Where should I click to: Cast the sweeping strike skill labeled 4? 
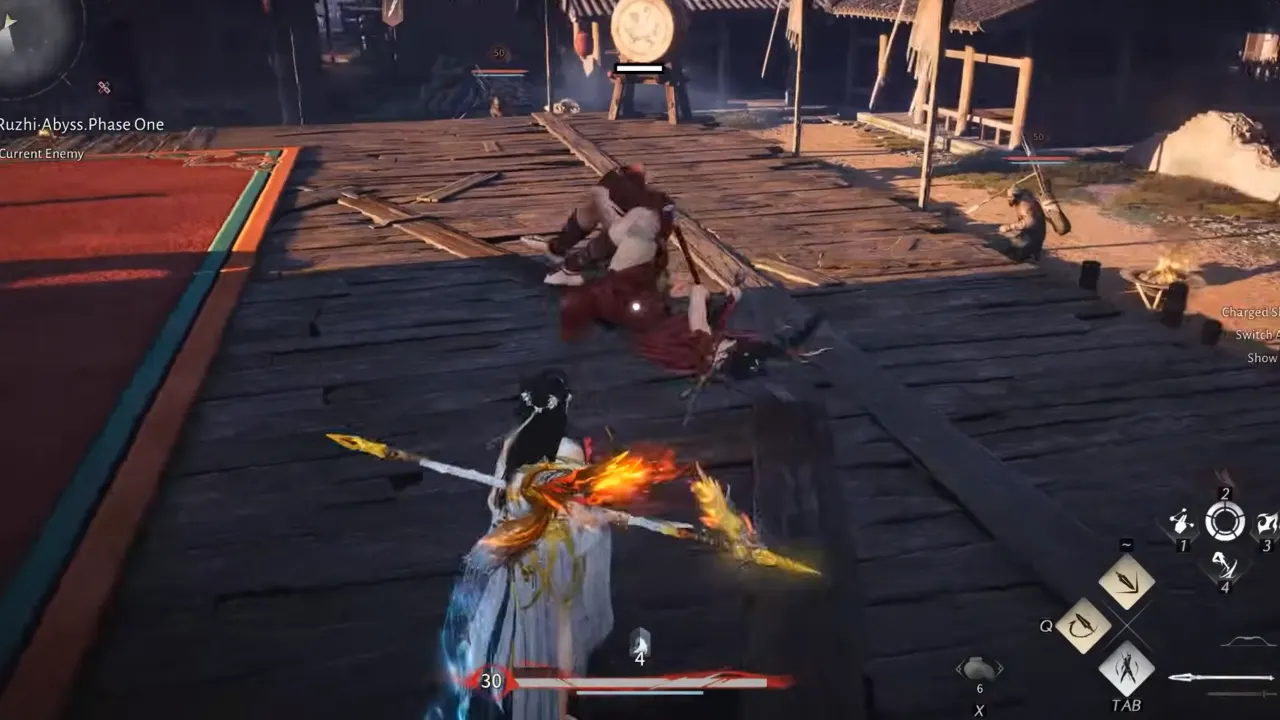(1226, 566)
